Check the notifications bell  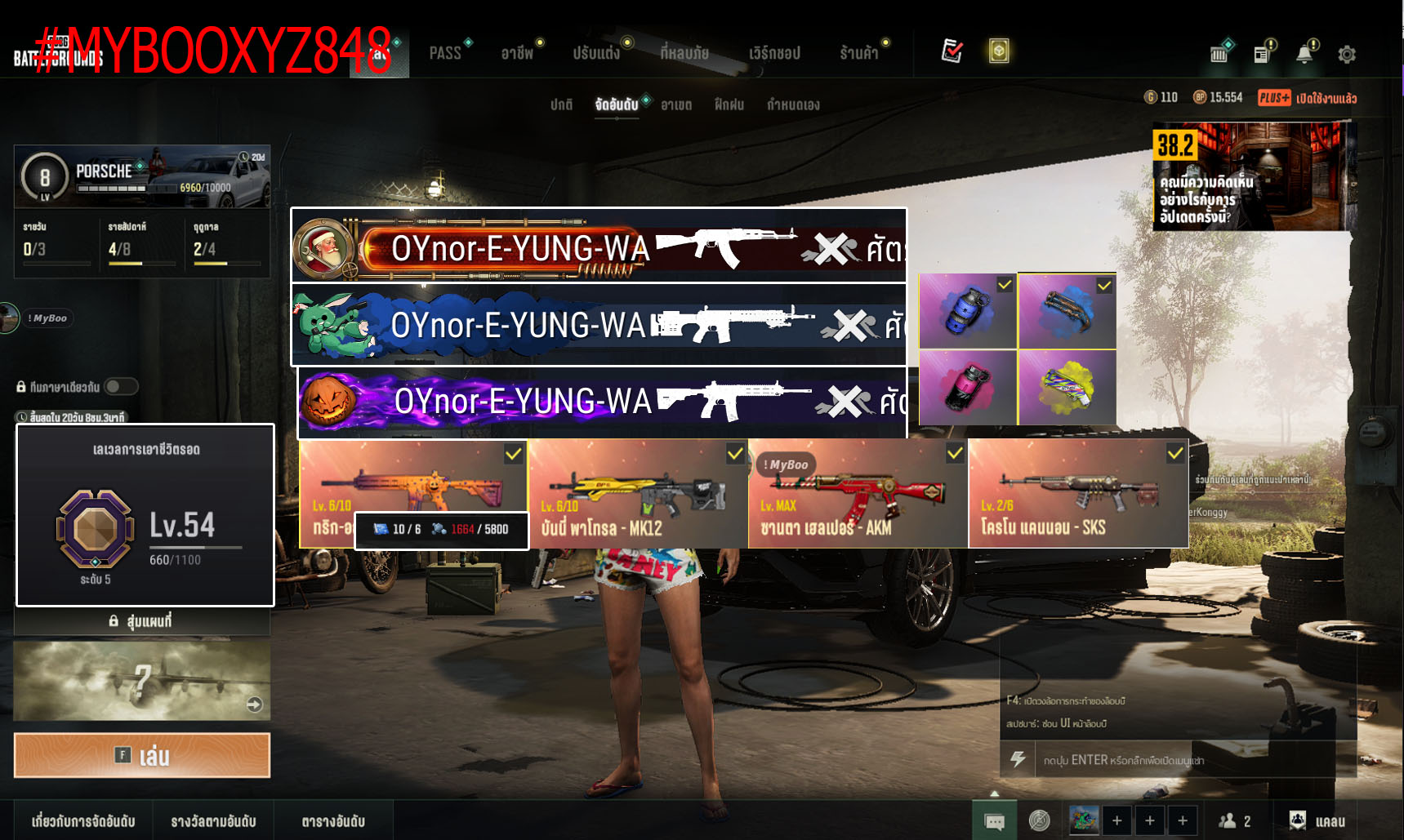click(1304, 55)
